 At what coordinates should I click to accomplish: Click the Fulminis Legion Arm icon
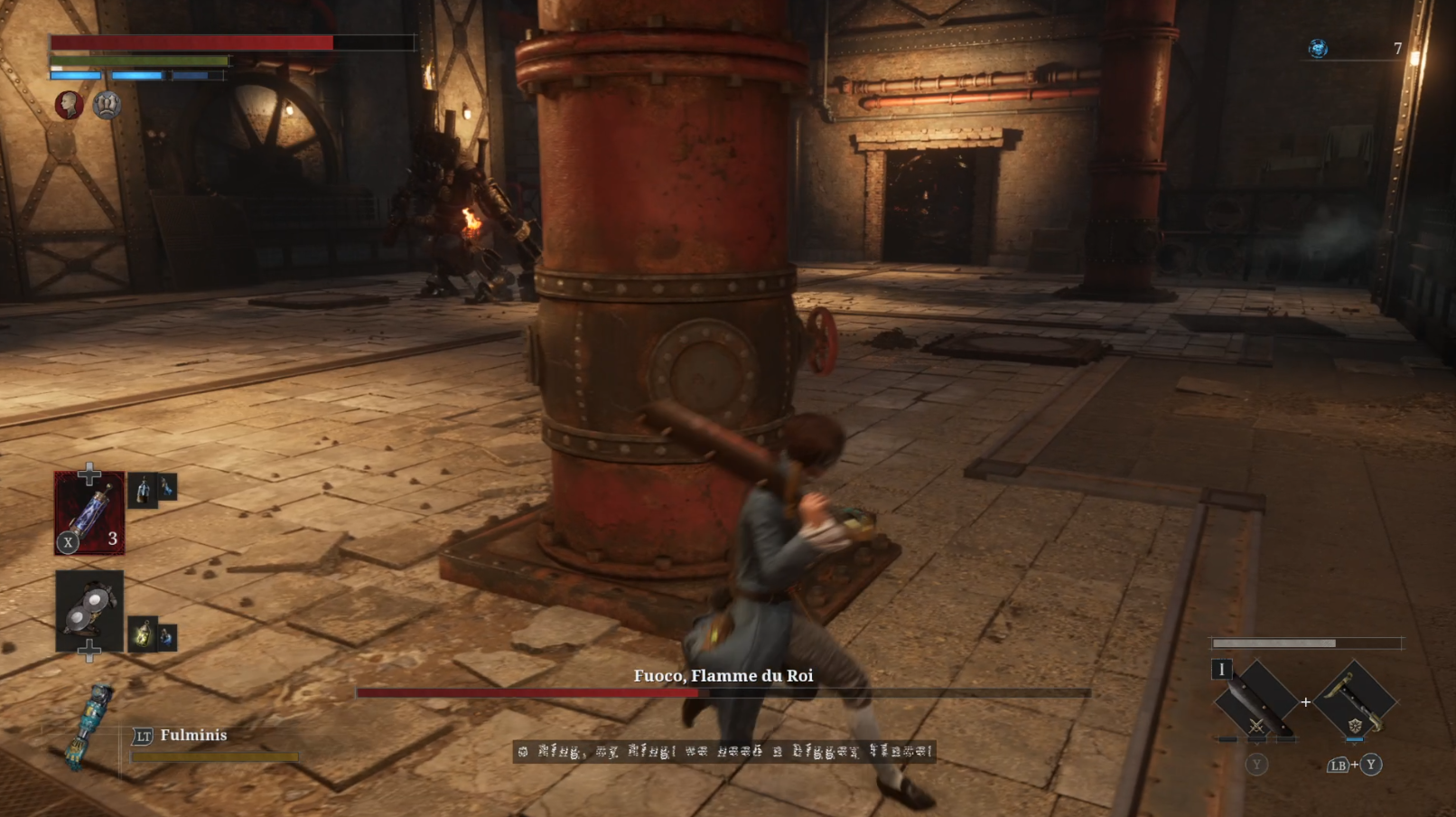pos(93,726)
